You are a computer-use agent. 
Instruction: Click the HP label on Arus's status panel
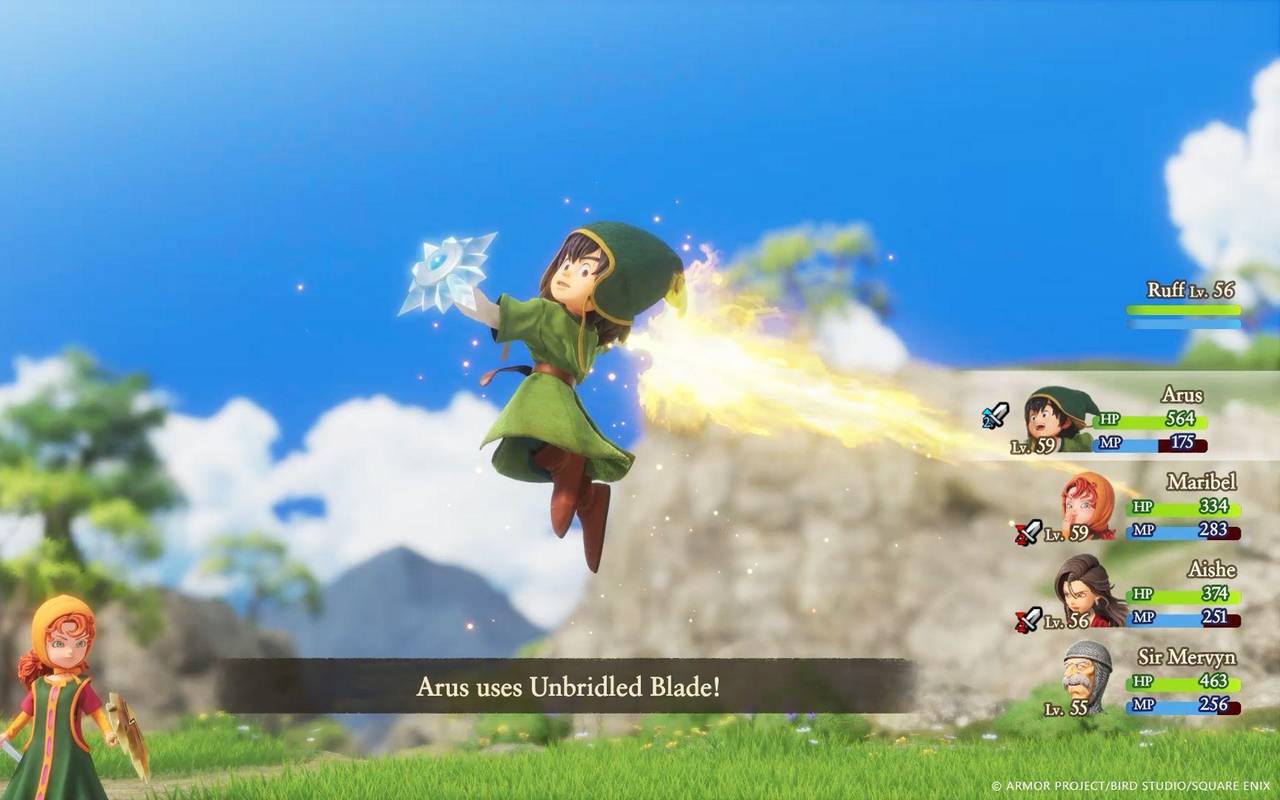click(x=1110, y=420)
